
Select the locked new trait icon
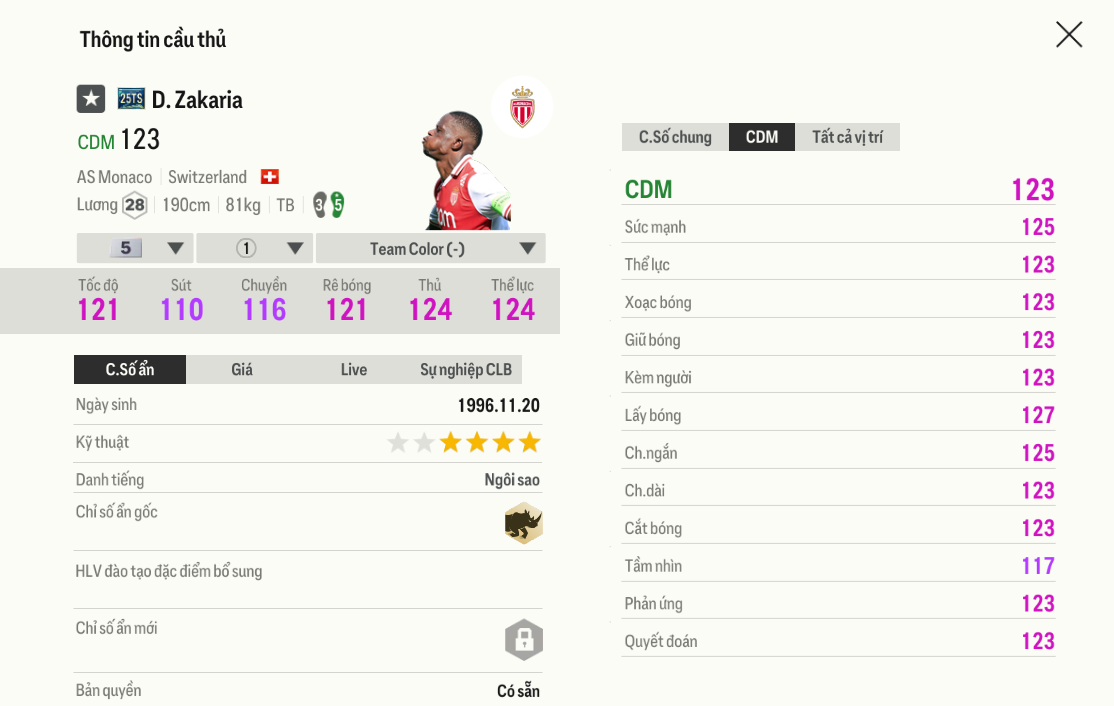click(x=523, y=639)
